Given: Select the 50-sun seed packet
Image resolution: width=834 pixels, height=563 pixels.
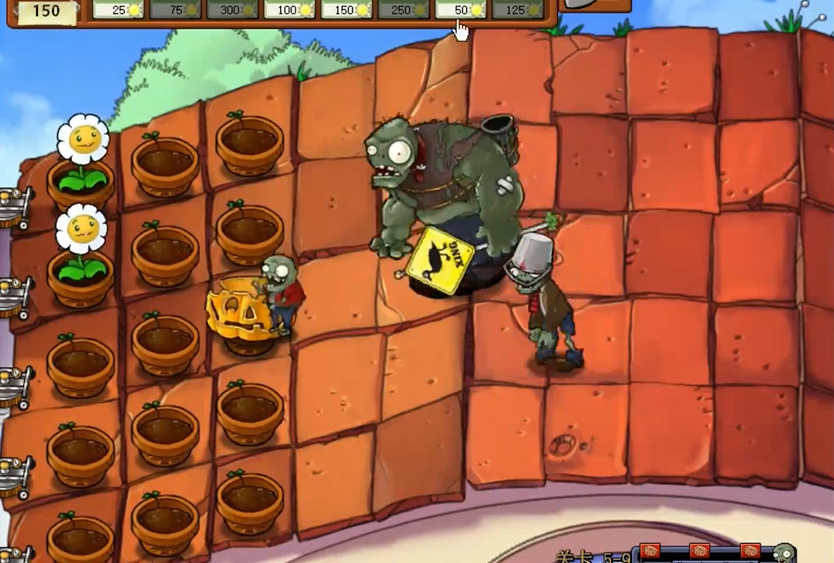Looking at the screenshot, I should (x=461, y=10).
